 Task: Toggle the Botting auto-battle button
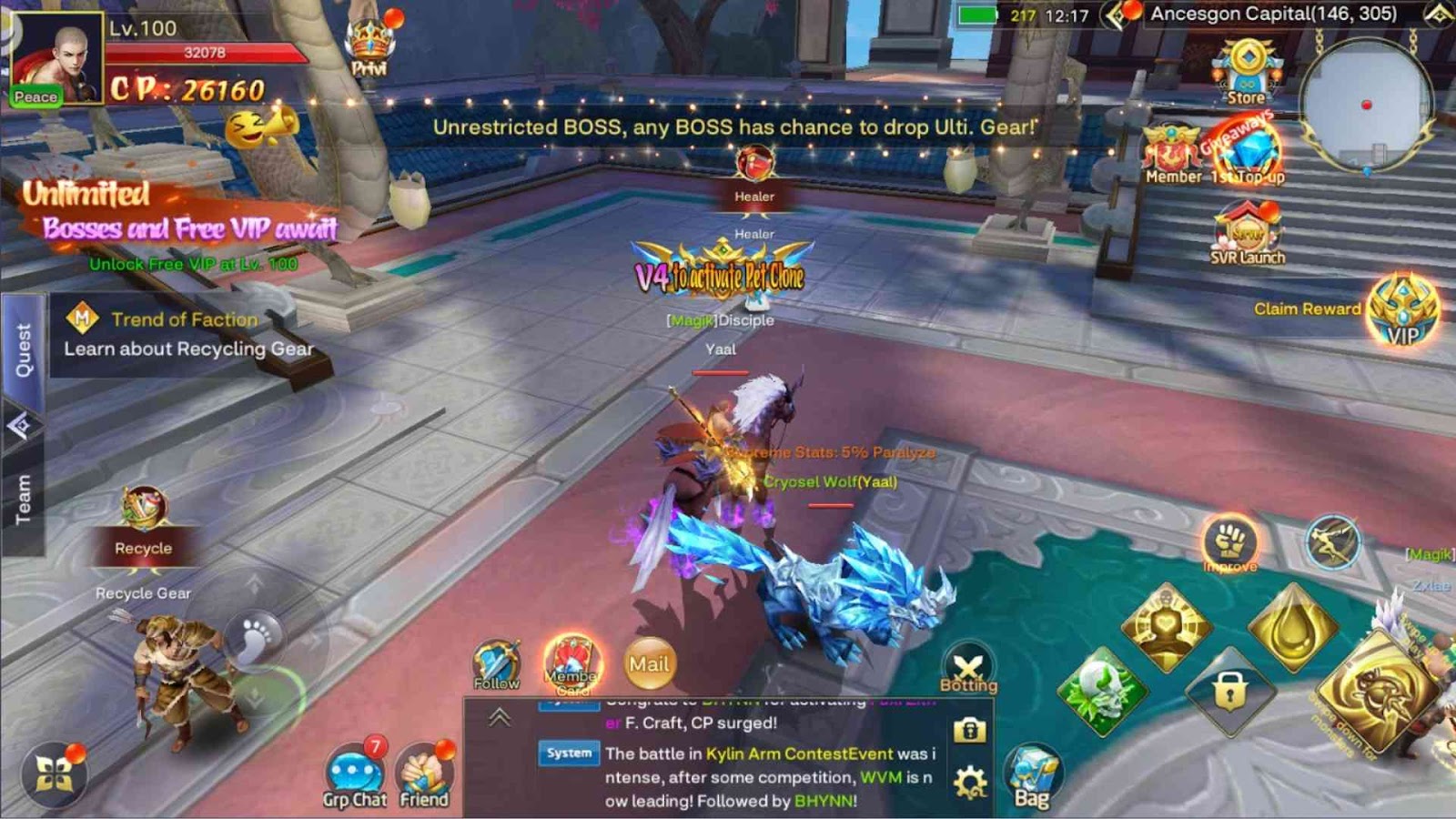tap(968, 669)
